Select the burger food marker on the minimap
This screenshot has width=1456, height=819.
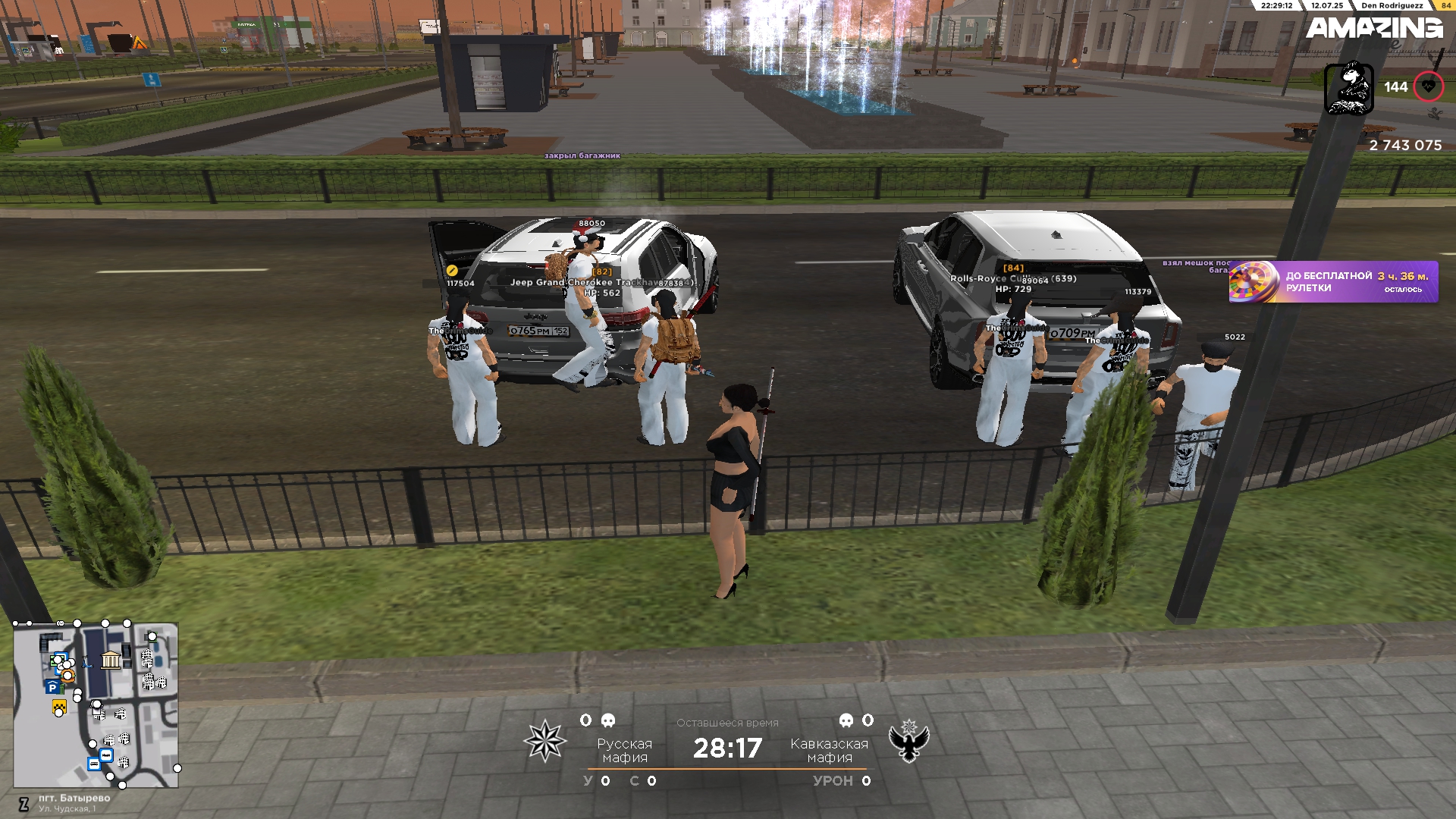point(68,675)
